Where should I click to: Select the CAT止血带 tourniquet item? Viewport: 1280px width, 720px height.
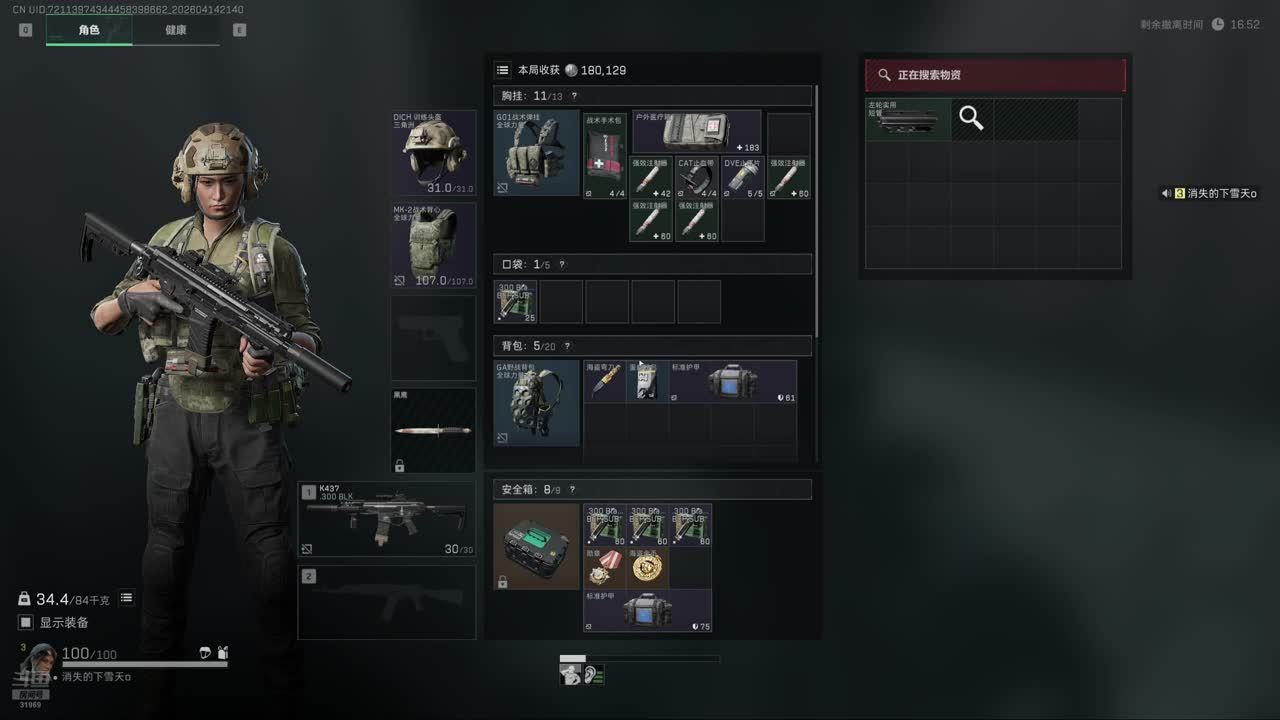[696, 177]
